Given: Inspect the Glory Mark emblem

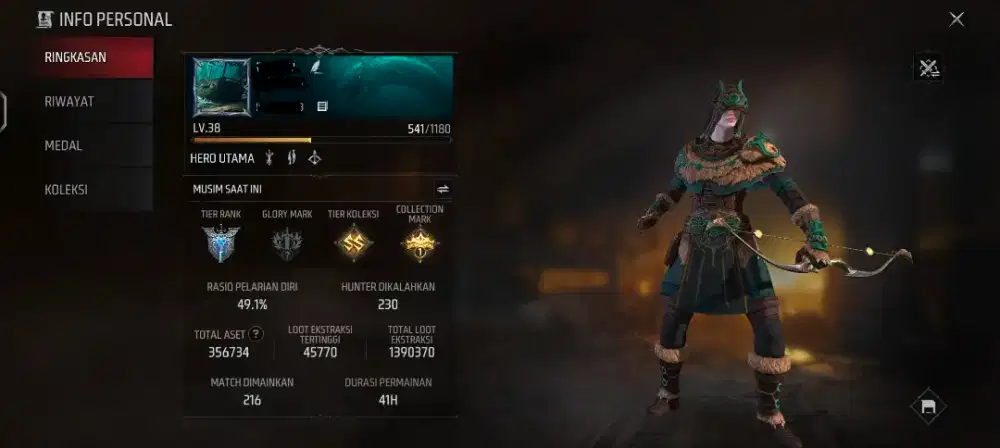Looking at the screenshot, I should pos(287,243).
